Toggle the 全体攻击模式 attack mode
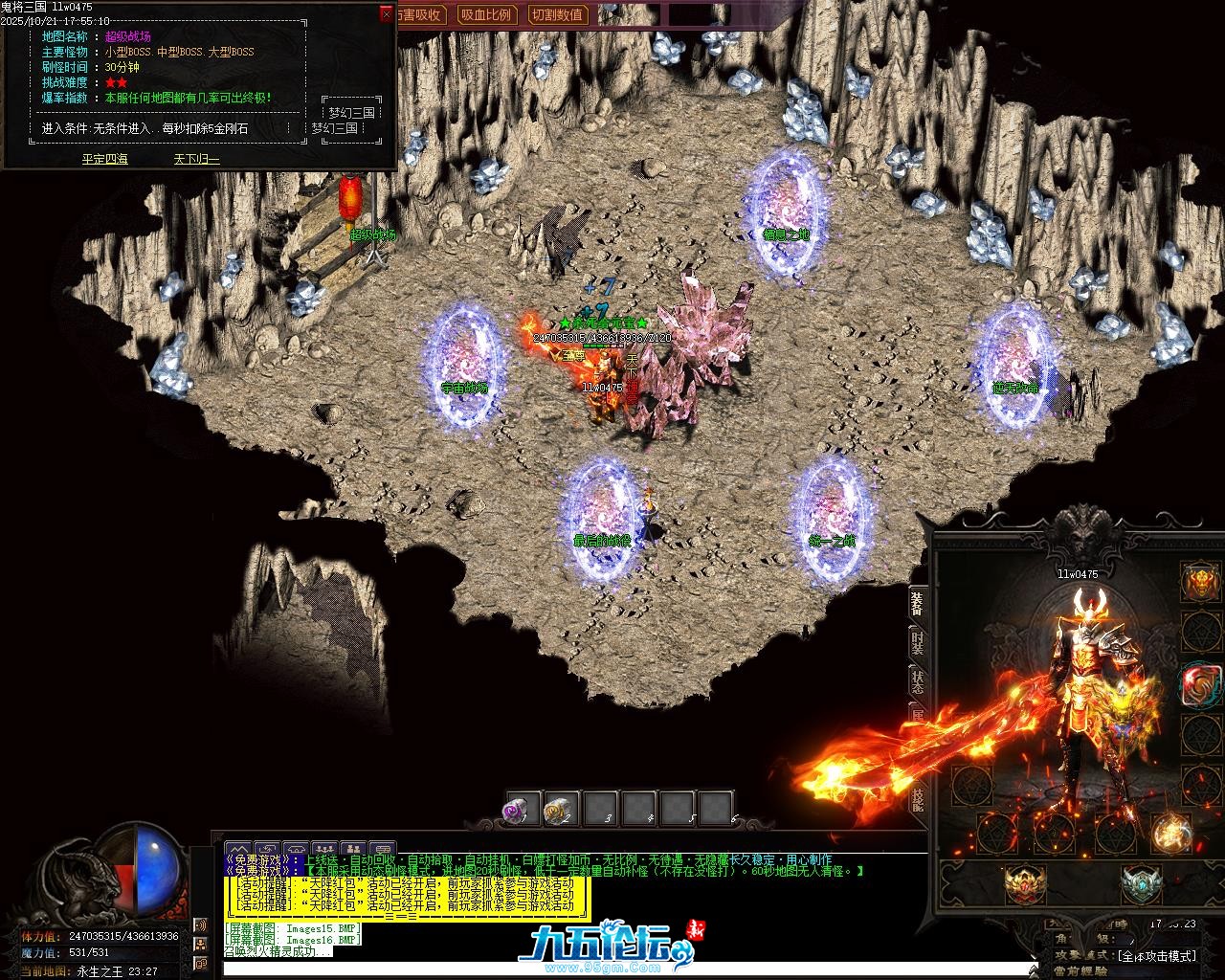Screen dimensions: 1225x980 coord(1158,955)
